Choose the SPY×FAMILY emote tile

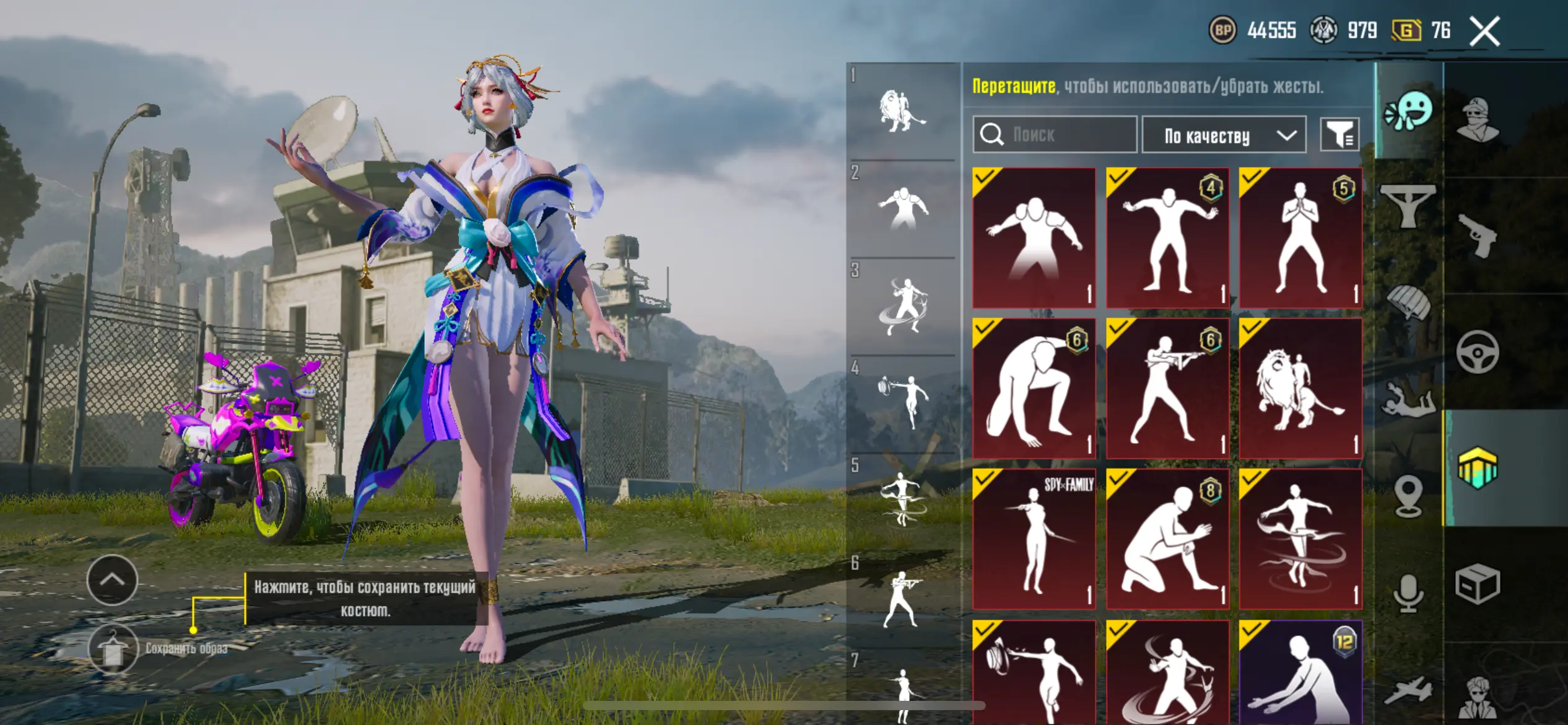click(1034, 539)
